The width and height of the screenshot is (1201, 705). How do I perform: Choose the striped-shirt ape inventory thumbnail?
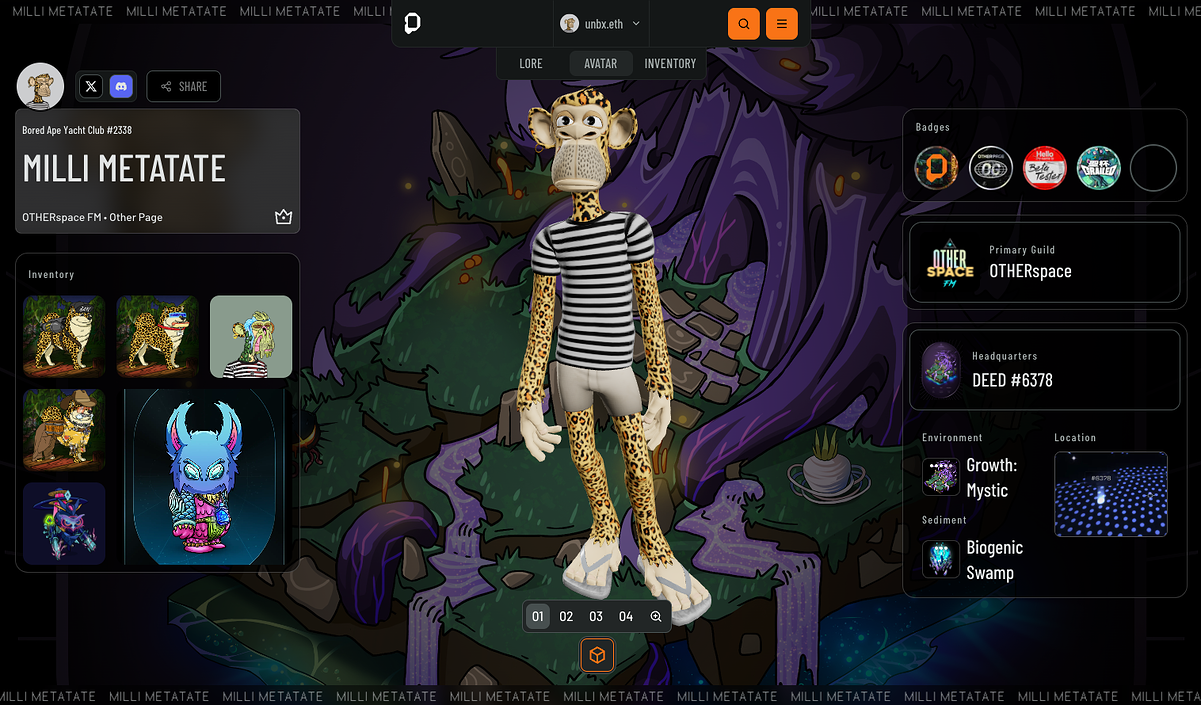pos(251,336)
